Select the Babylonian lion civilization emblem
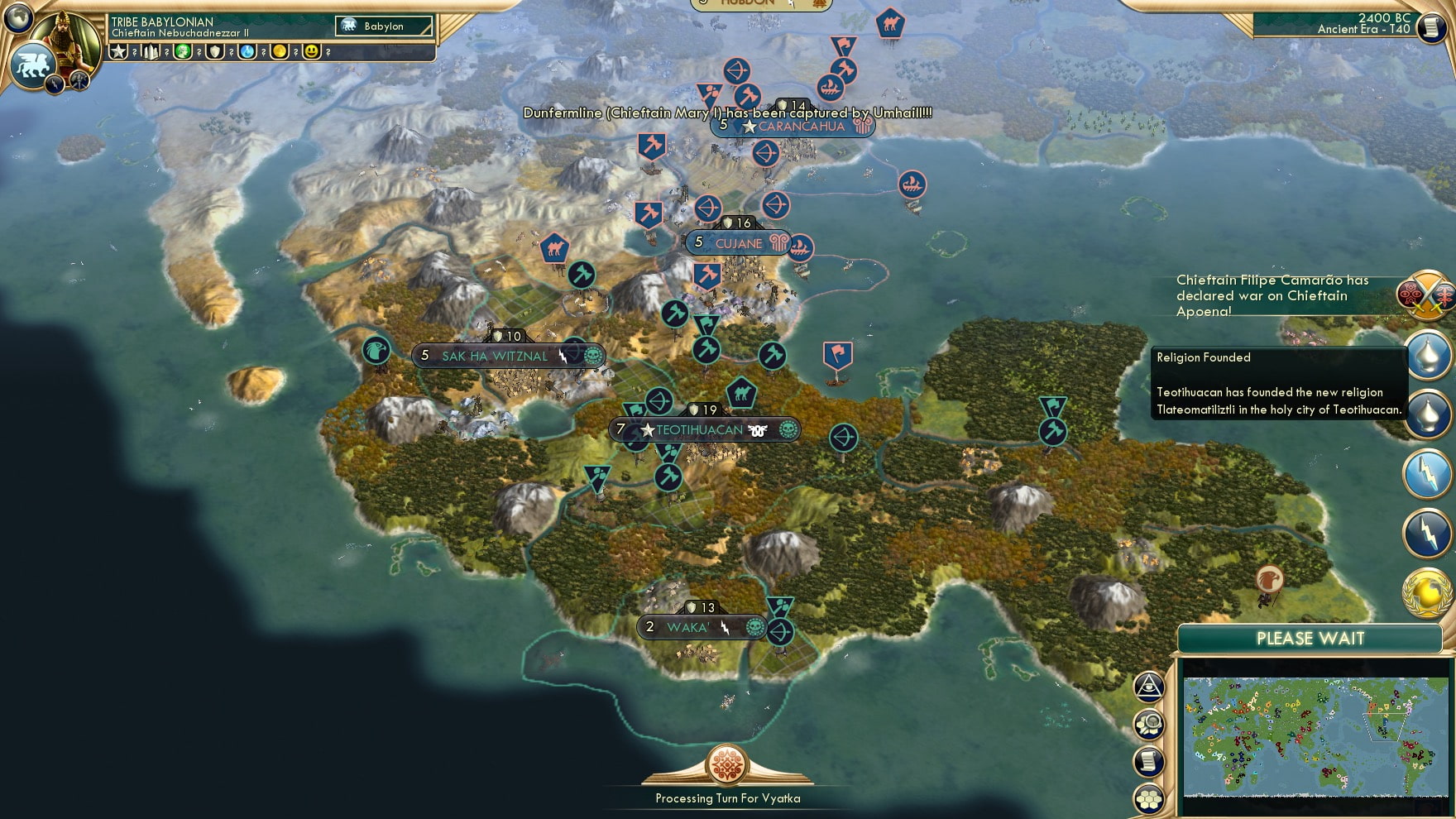This screenshot has height=819, width=1456. (x=33, y=64)
